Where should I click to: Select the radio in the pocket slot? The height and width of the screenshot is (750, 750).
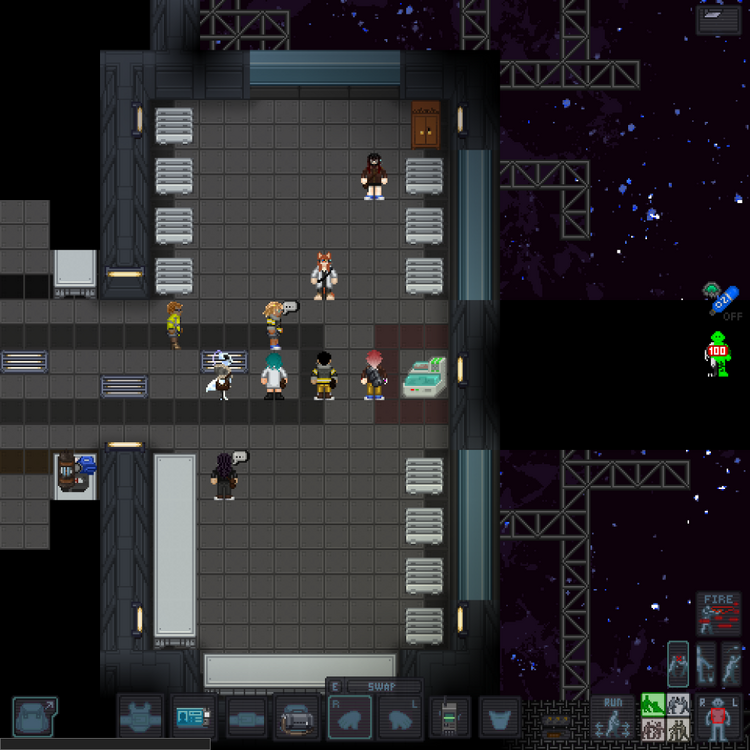click(x=449, y=717)
